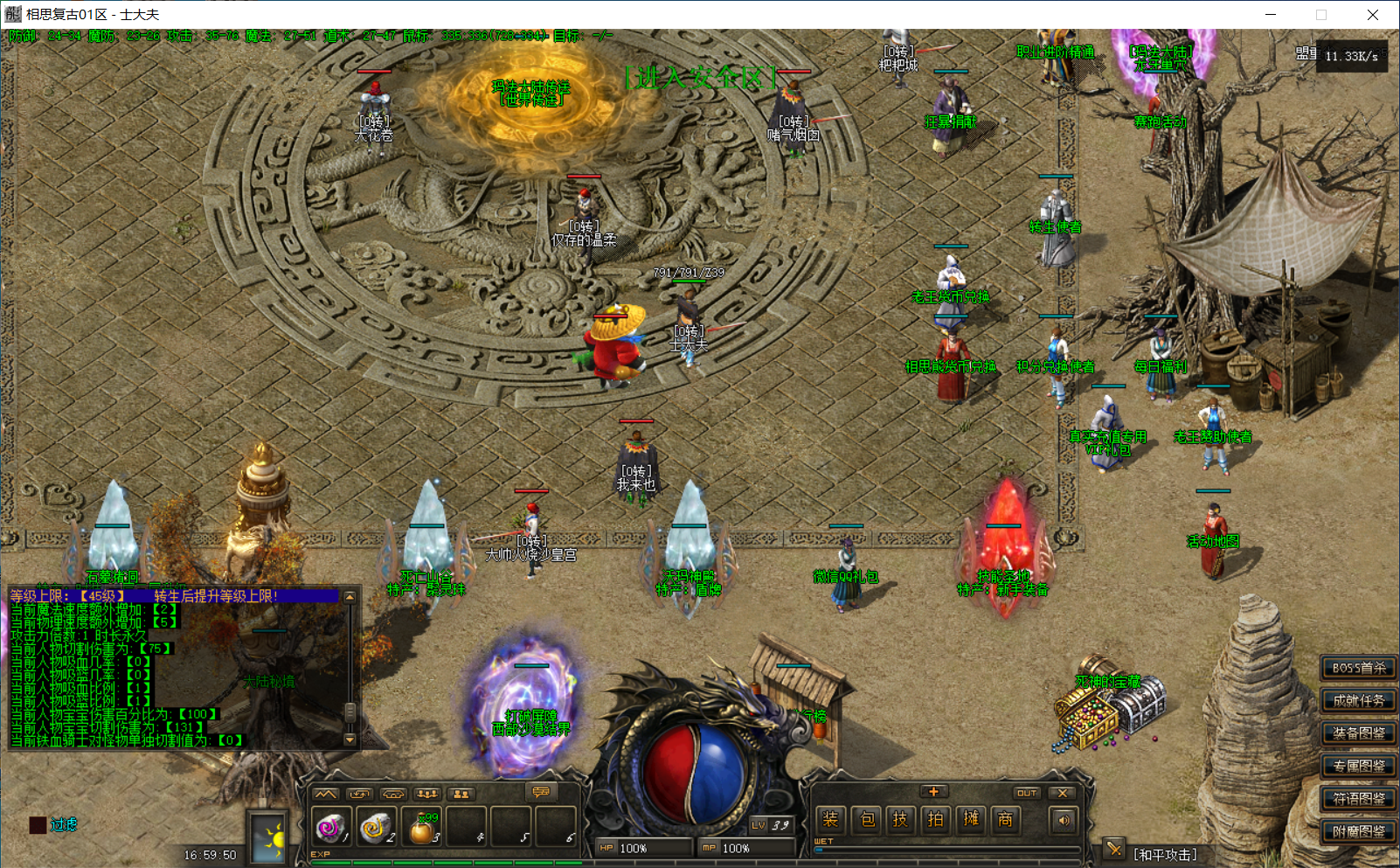Open the 摊 stall button
This screenshot has height=868, width=1400.
971,819
